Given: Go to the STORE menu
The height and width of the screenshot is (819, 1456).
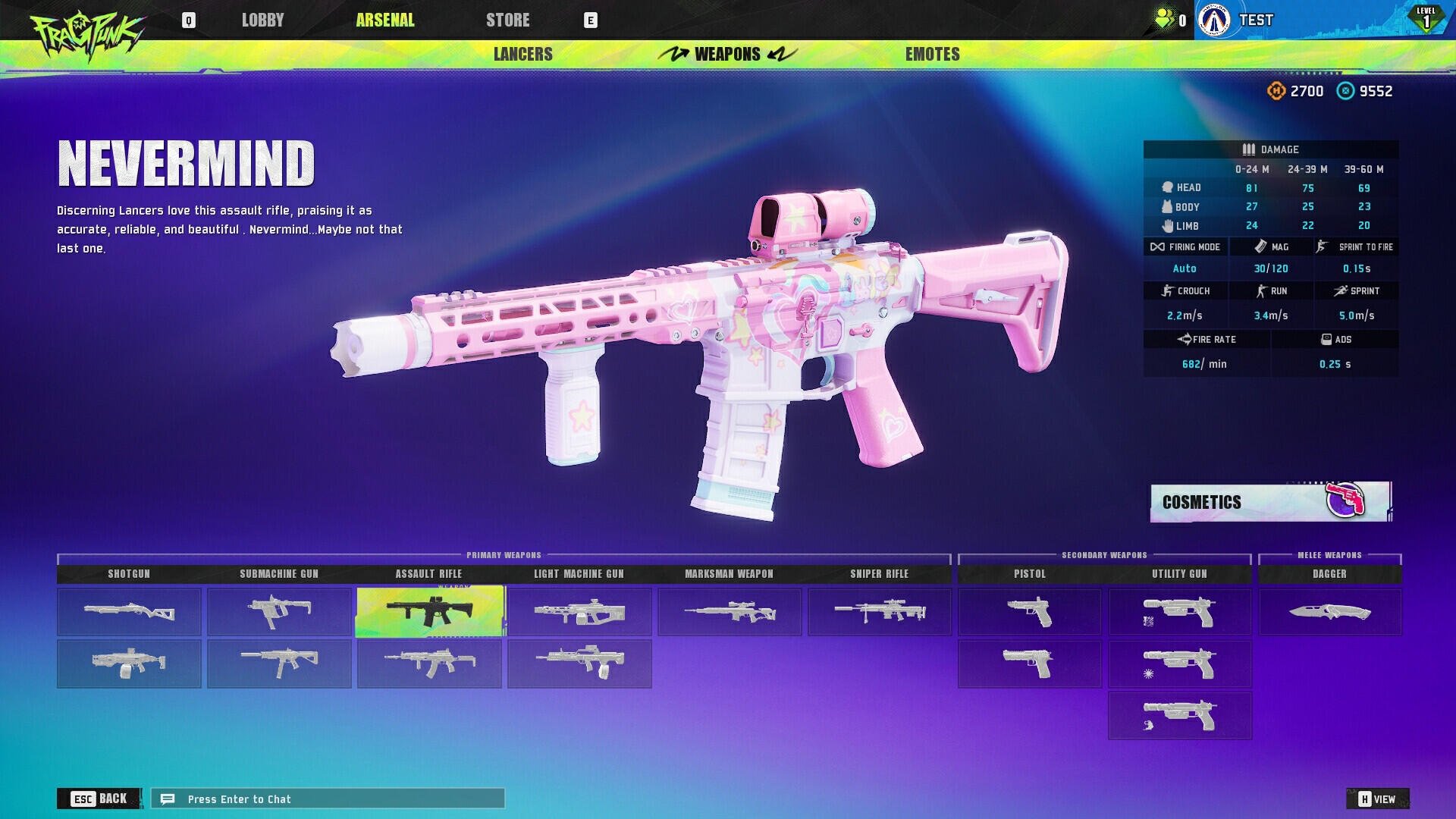Looking at the screenshot, I should tap(507, 20).
